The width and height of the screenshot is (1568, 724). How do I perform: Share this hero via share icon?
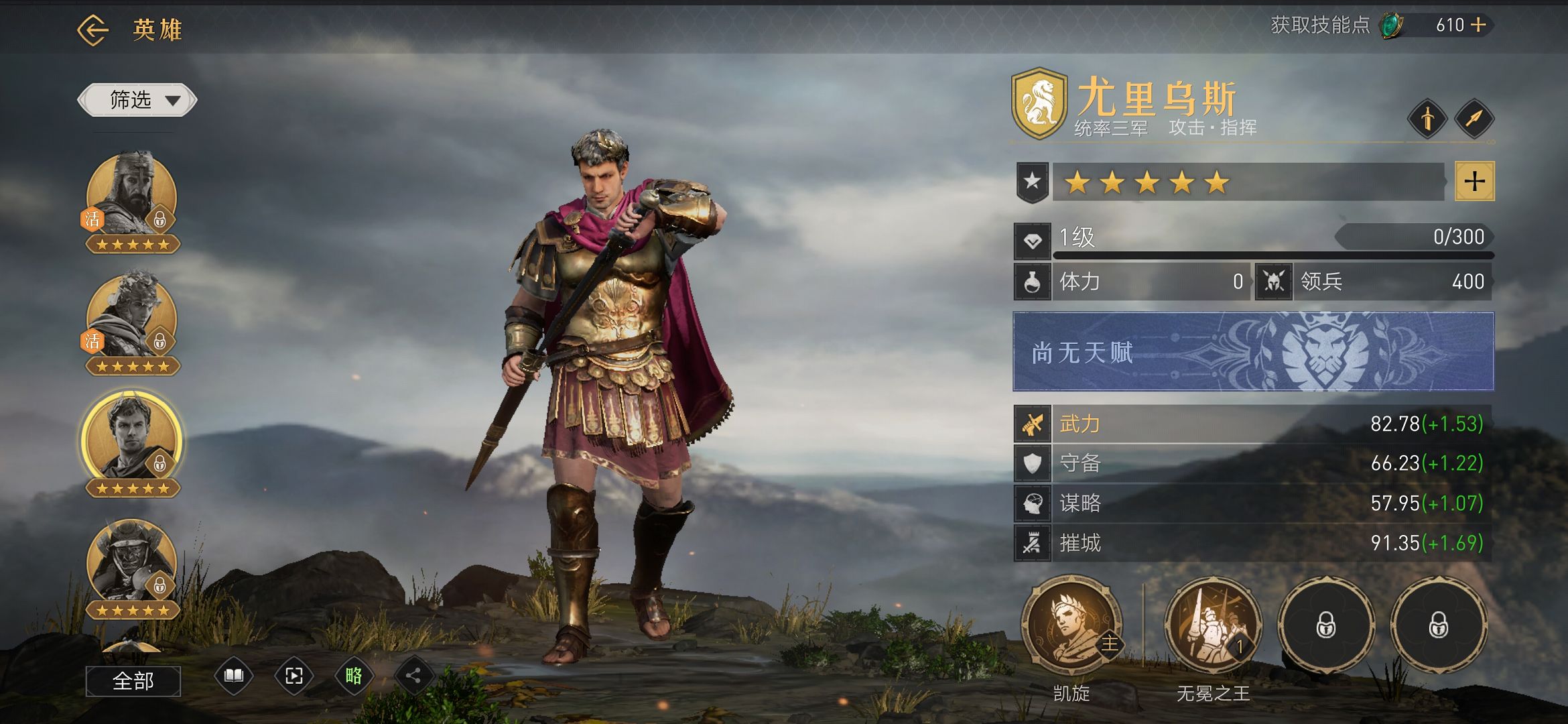[413, 676]
